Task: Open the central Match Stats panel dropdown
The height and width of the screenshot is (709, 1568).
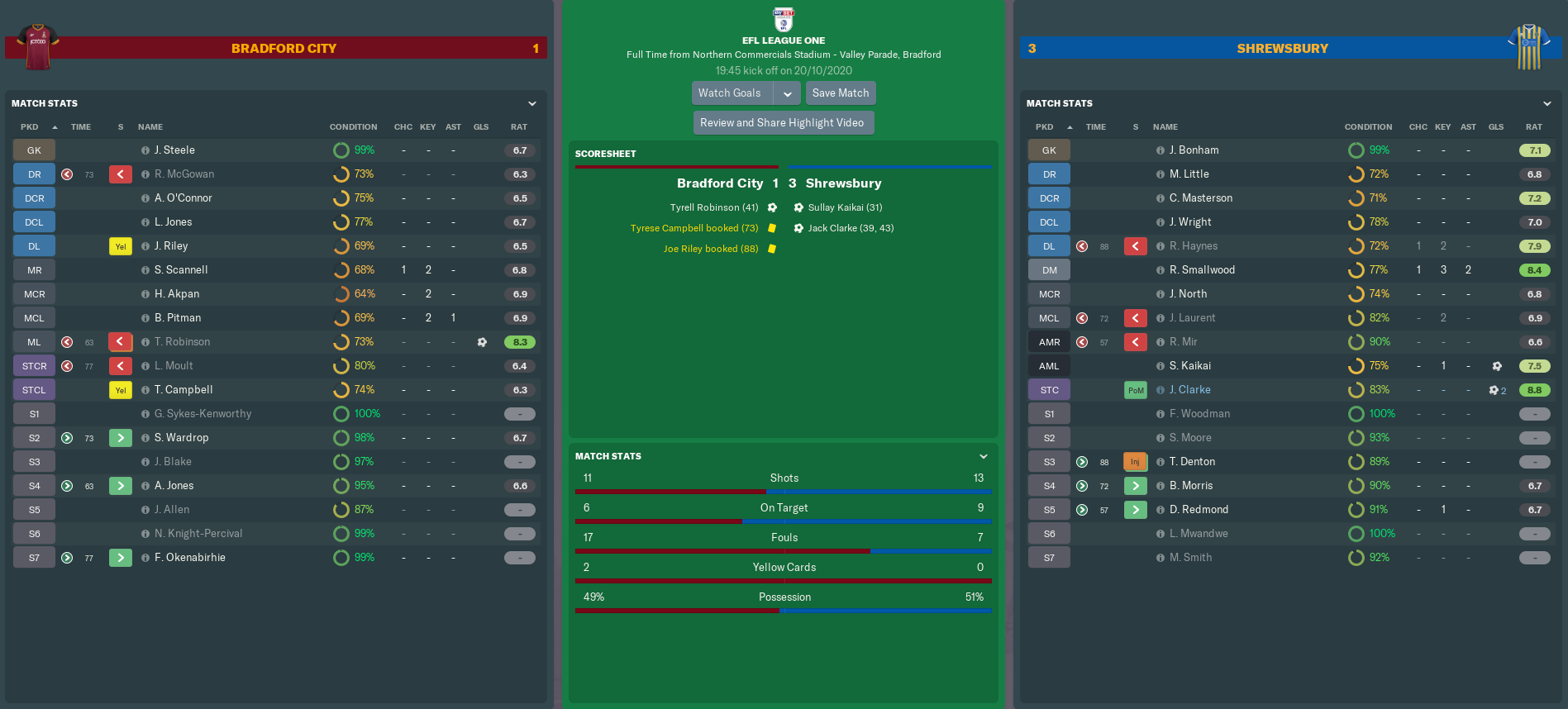Action: [984, 456]
